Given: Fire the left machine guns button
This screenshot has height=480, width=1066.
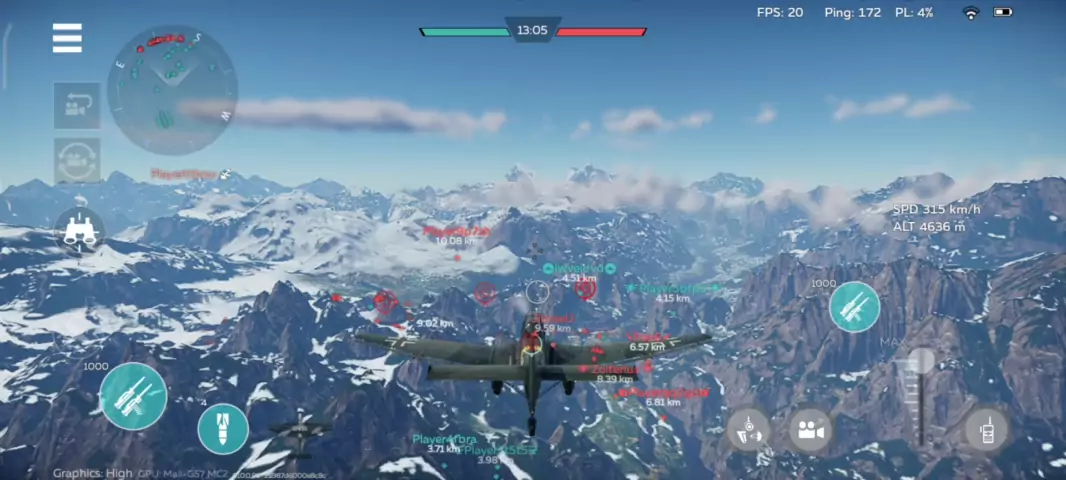Looking at the screenshot, I should (x=133, y=396).
